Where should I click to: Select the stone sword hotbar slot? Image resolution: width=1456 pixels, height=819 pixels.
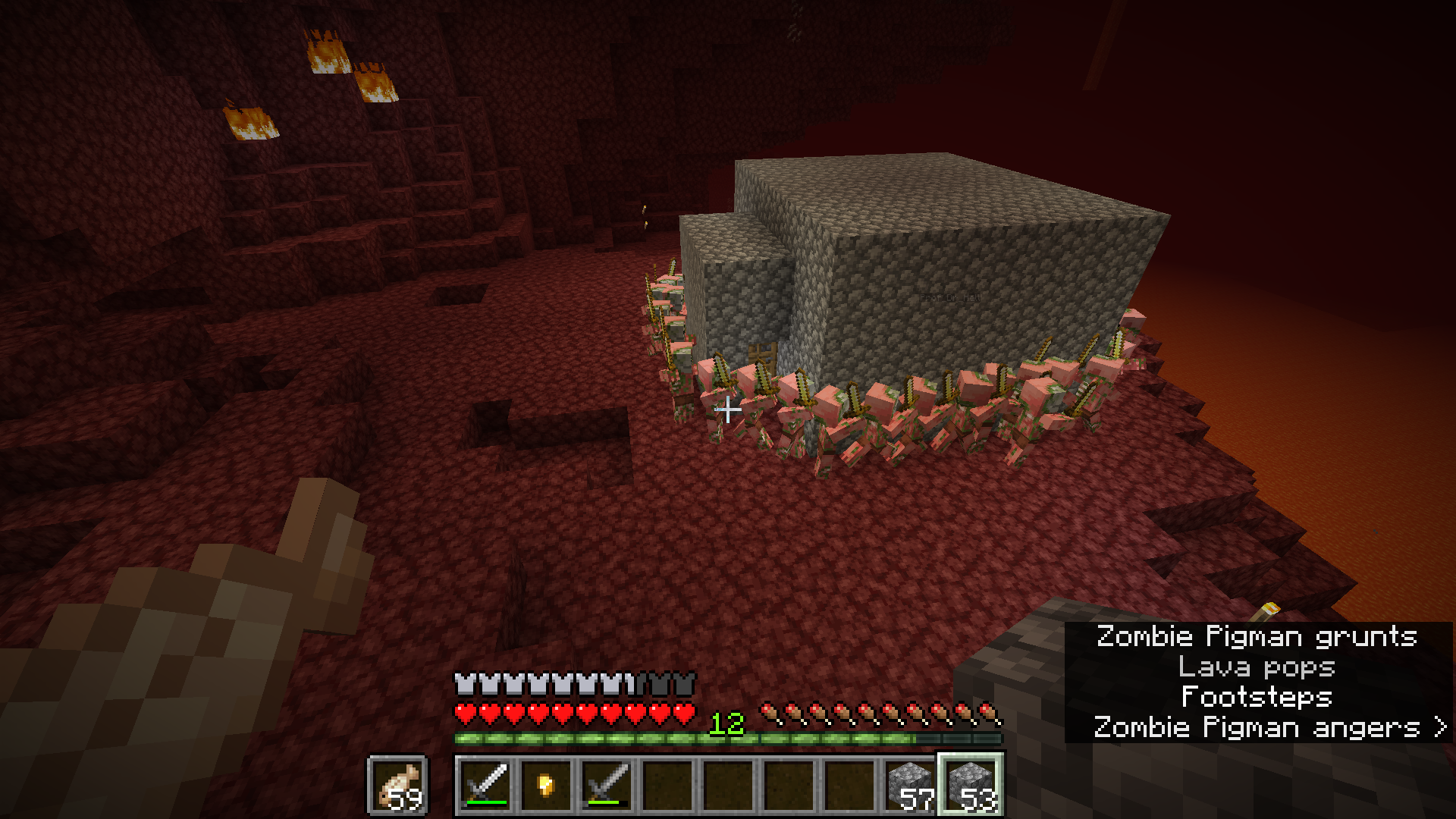pyautogui.click(x=607, y=785)
